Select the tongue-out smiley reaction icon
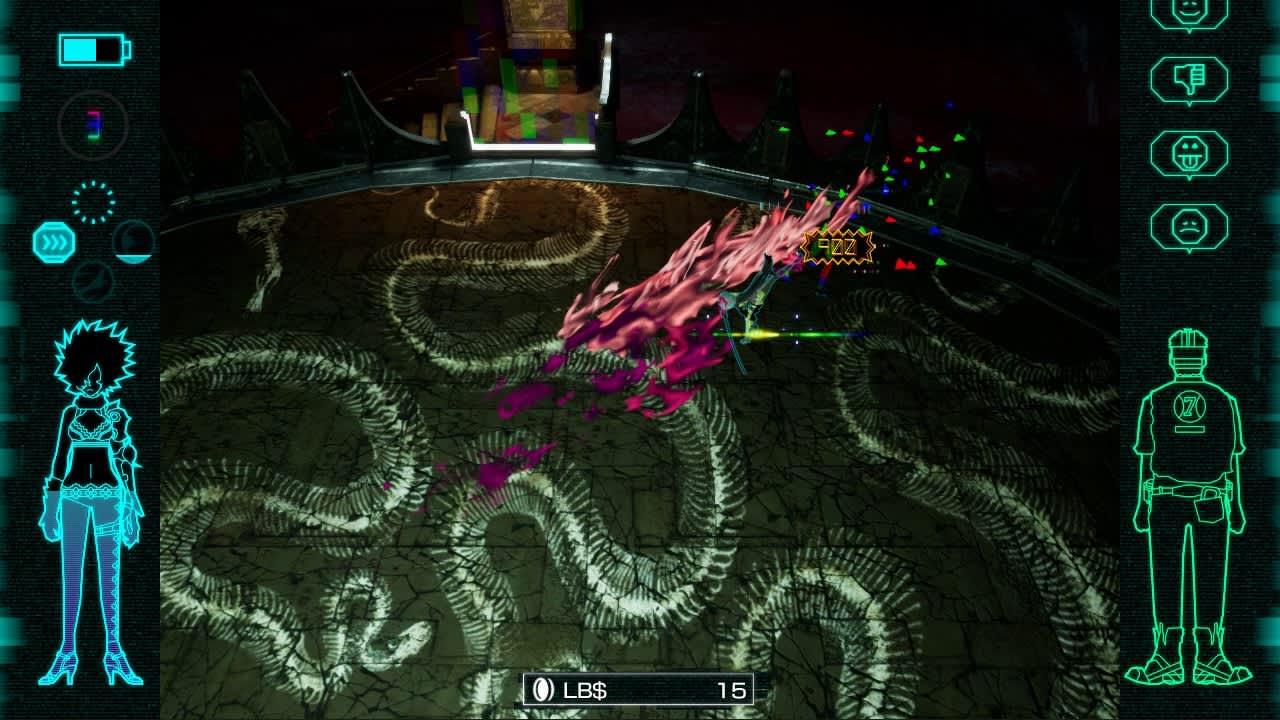Image resolution: width=1280 pixels, height=720 pixels. (1188, 150)
